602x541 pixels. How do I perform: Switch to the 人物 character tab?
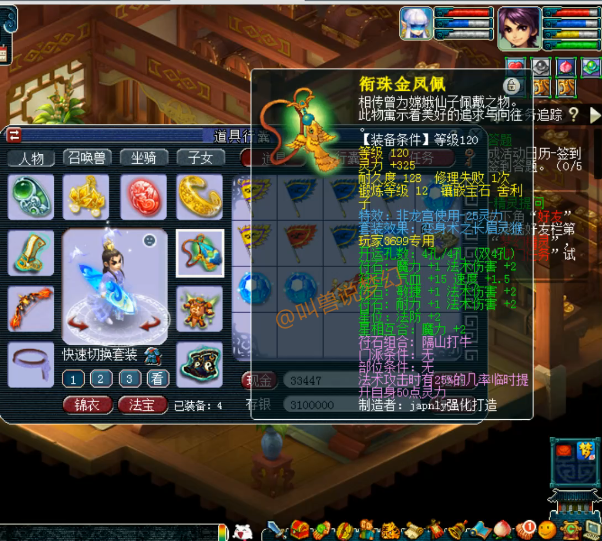31,158
